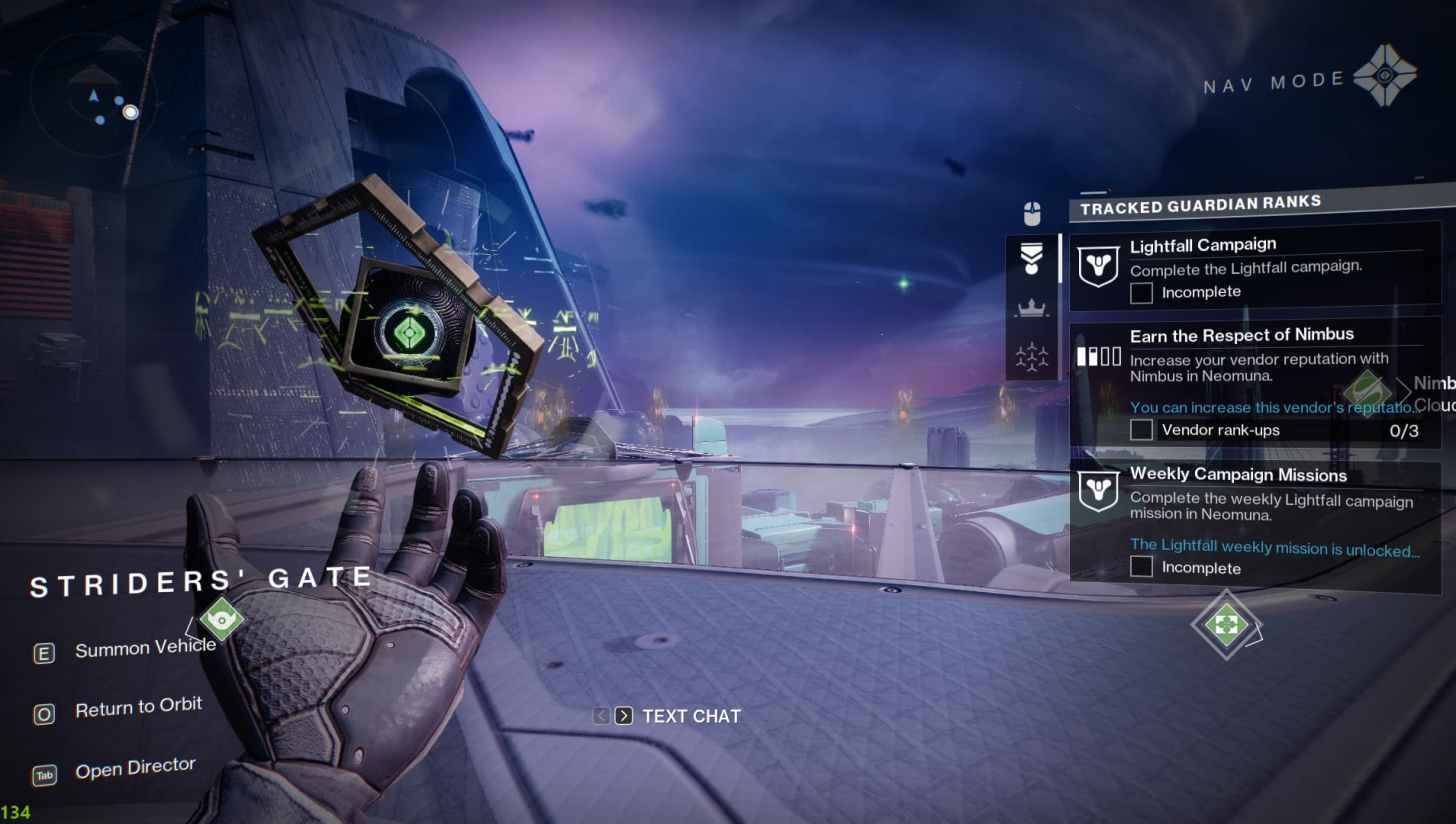Click the radar minimap
Image resolution: width=1456 pixels, height=824 pixels.
pyautogui.click(x=94, y=94)
